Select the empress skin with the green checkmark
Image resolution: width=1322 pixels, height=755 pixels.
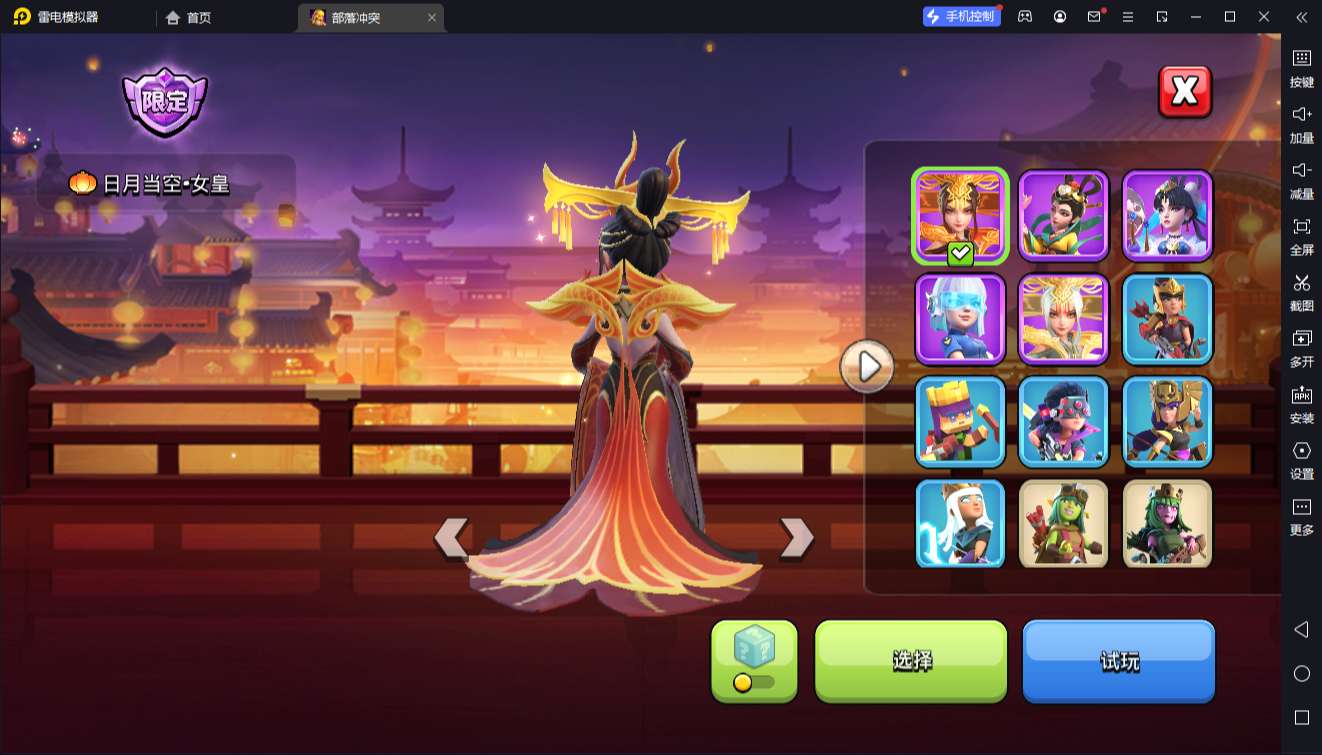click(960, 216)
